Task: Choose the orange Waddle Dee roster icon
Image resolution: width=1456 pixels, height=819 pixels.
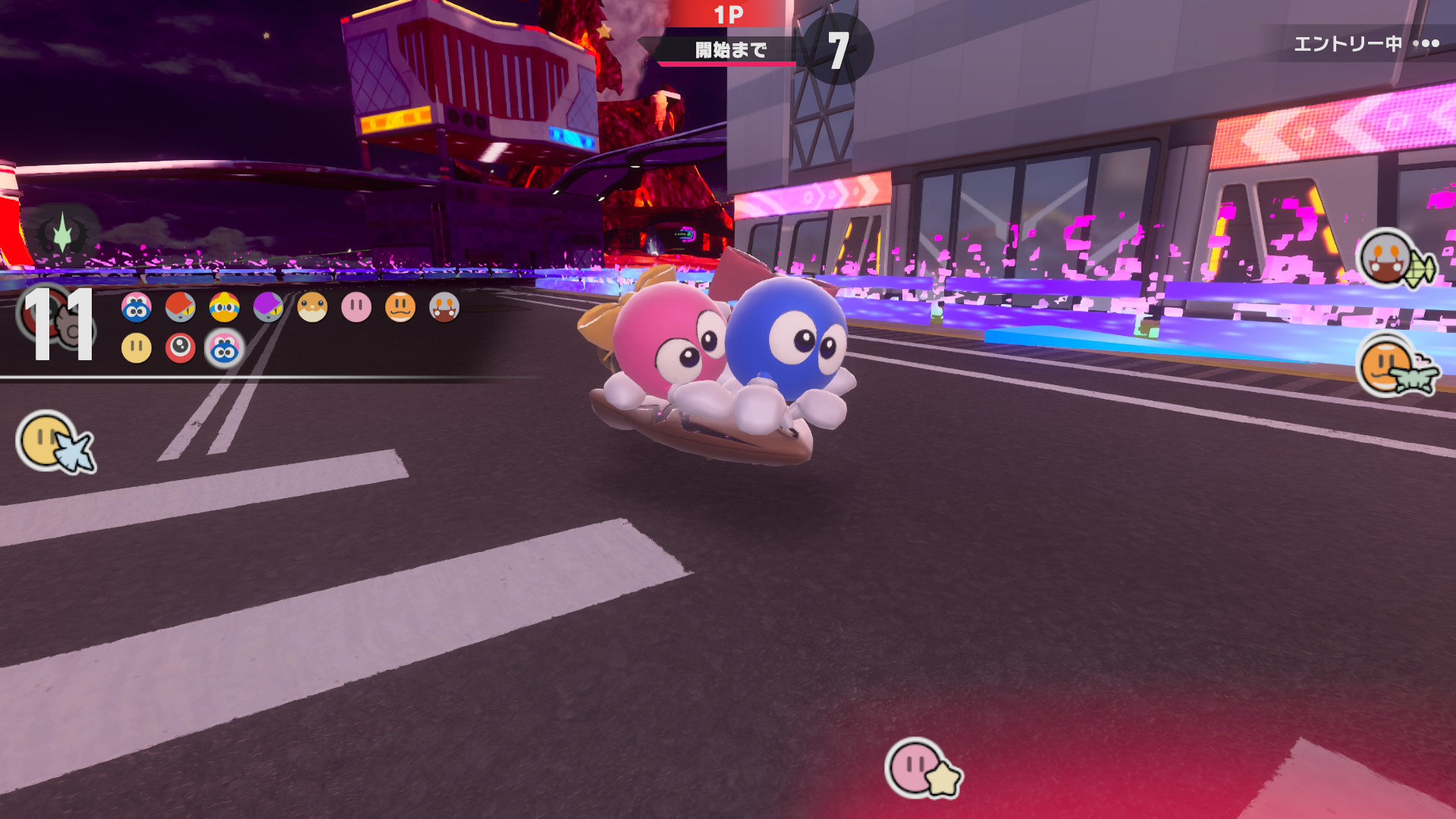Action: click(x=400, y=307)
